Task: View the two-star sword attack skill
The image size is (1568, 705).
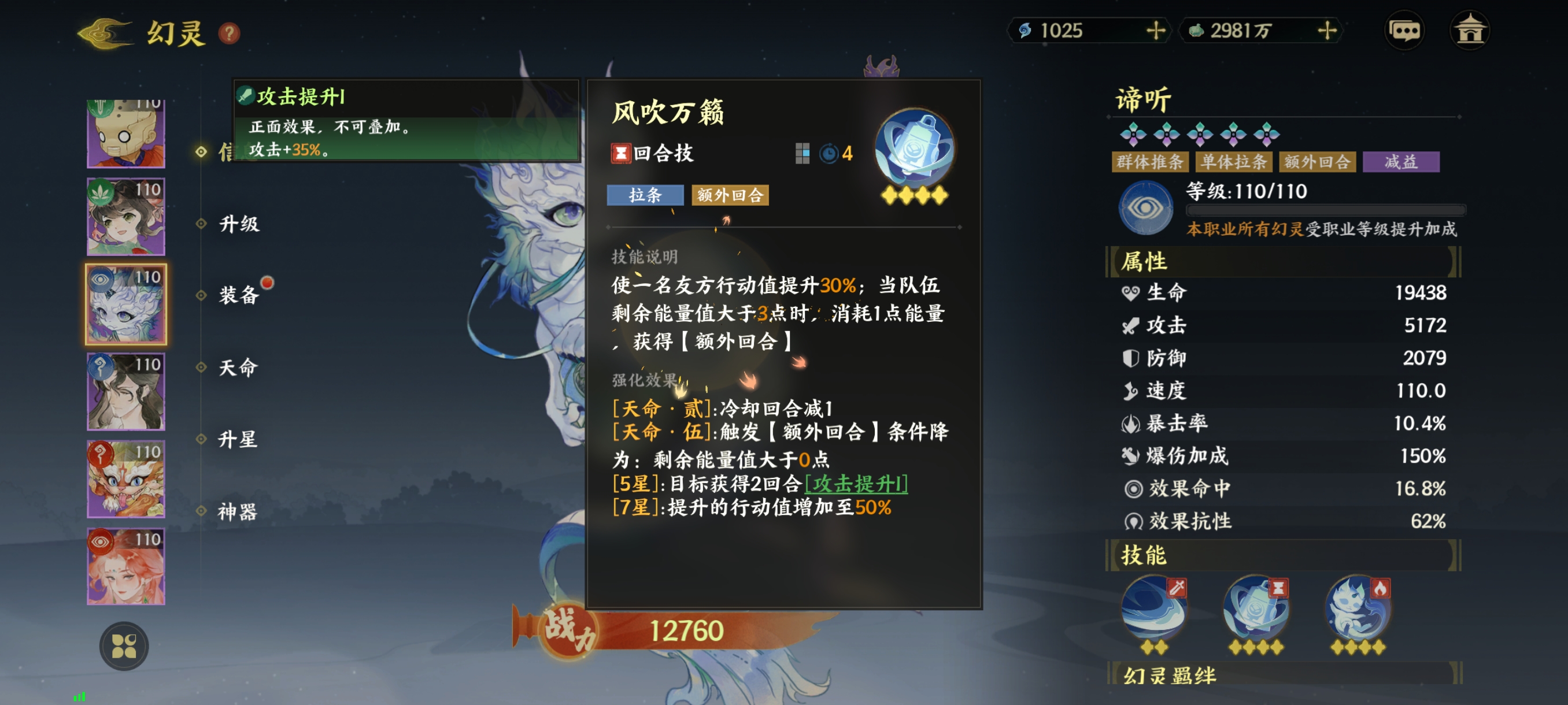Action: pyautogui.click(x=1153, y=610)
